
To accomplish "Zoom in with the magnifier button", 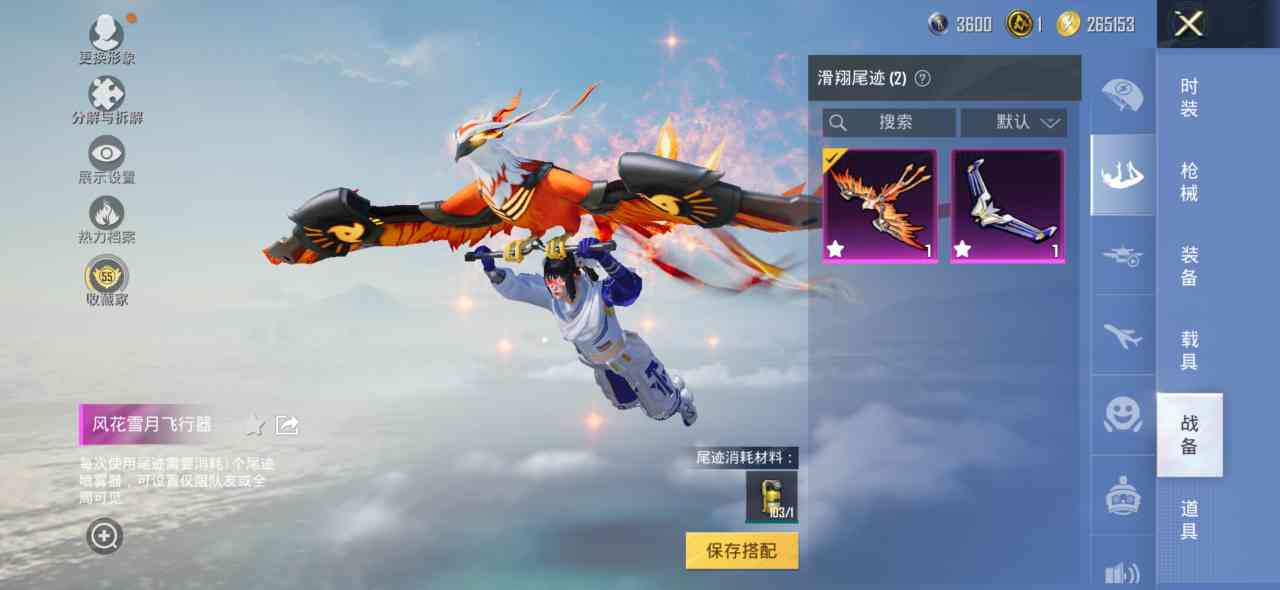I will [104, 537].
